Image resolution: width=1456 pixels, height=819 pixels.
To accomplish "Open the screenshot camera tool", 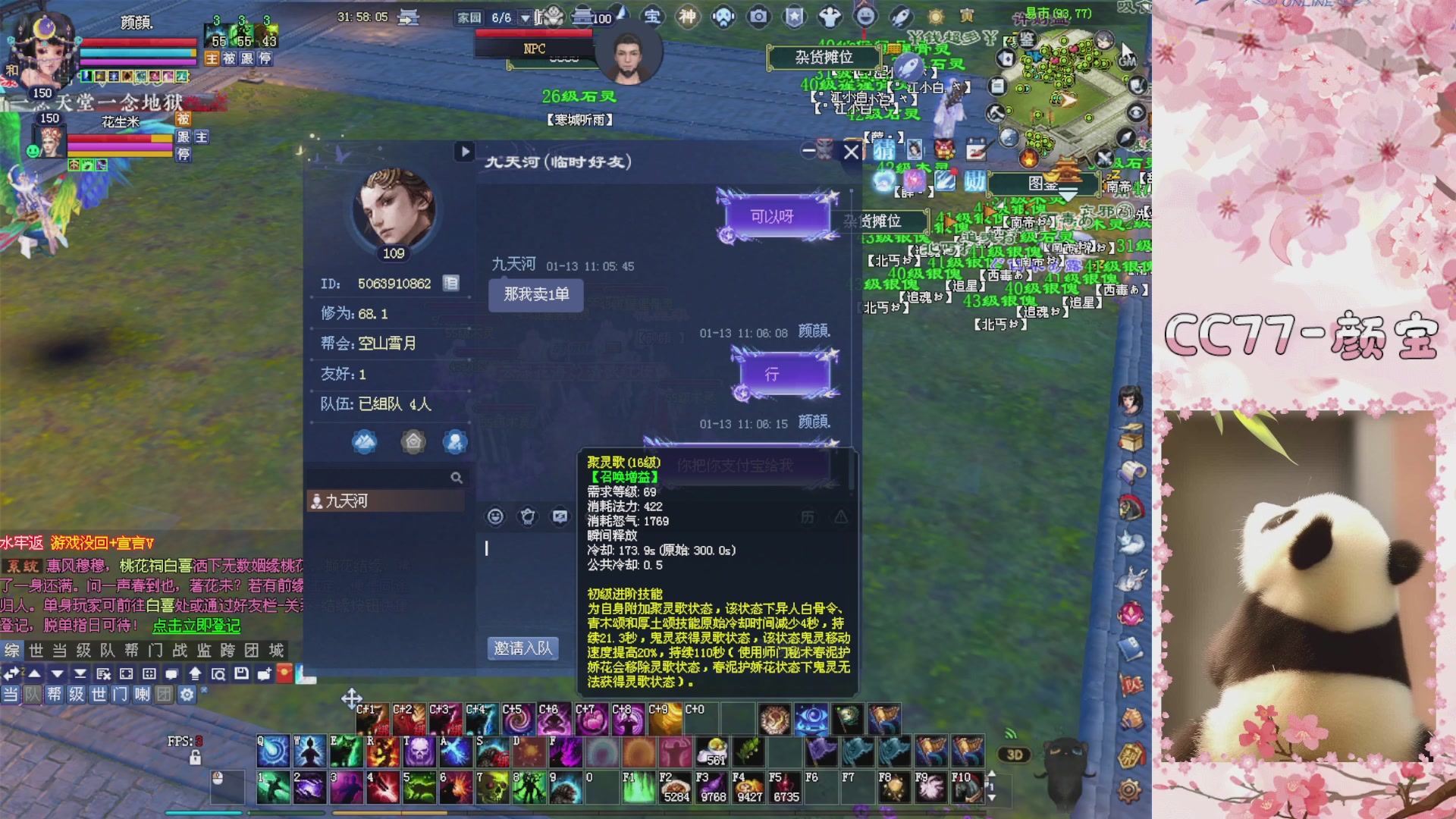I will click(757, 16).
